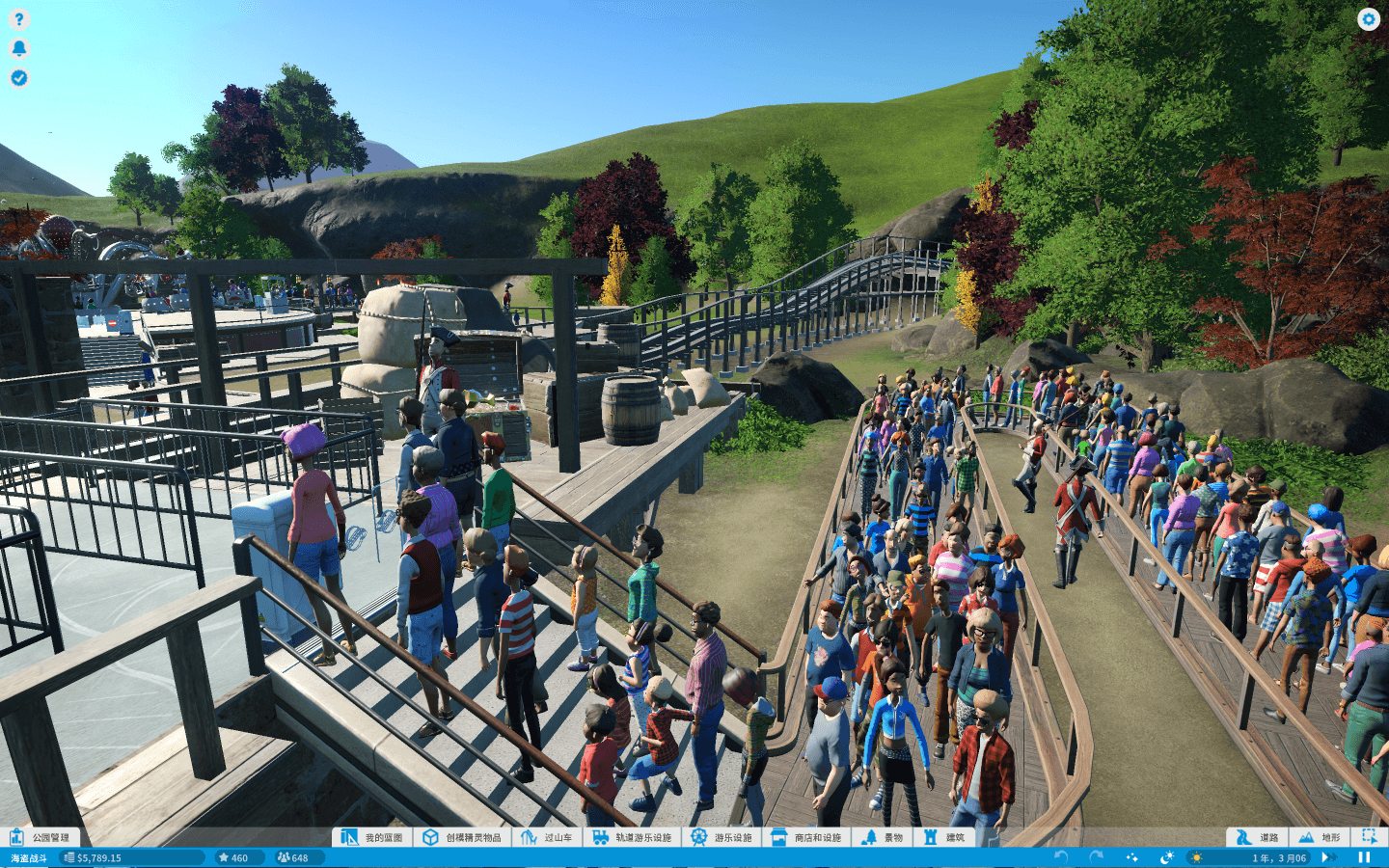The width and height of the screenshot is (1389, 868).
Task: Click the redo arrow
Action: [x=1096, y=857]
